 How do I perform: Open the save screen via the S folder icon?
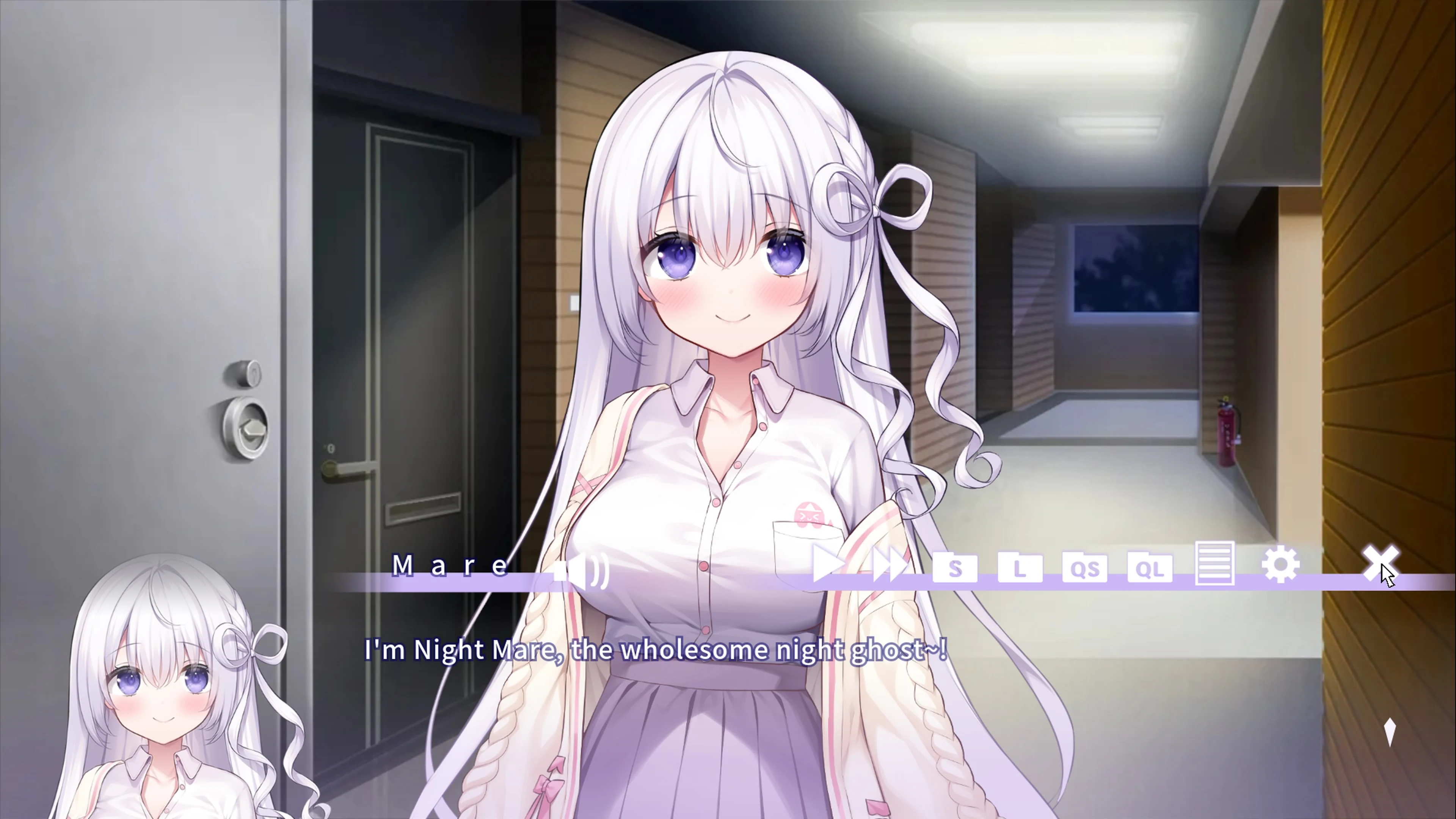[x=956, y=568]
